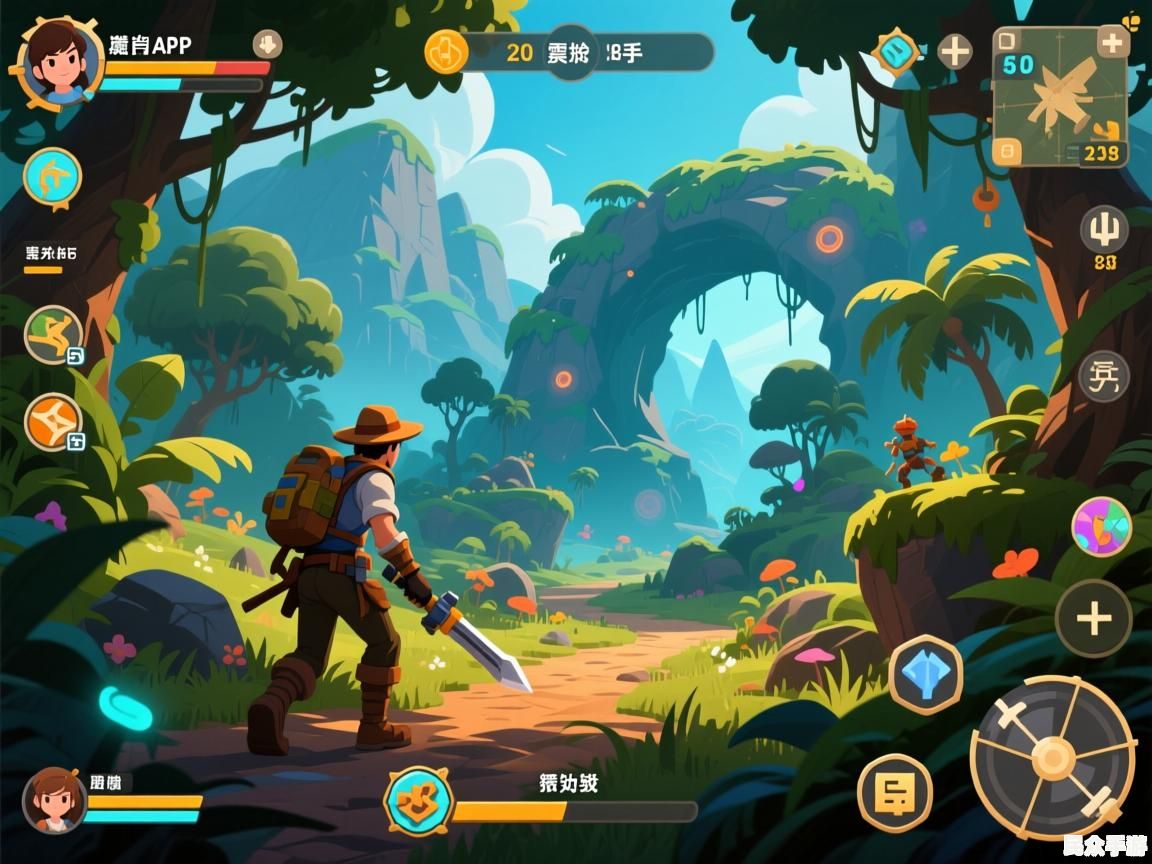
Task: Click the dark round button below the trident
Action: tap(1104, 377)
